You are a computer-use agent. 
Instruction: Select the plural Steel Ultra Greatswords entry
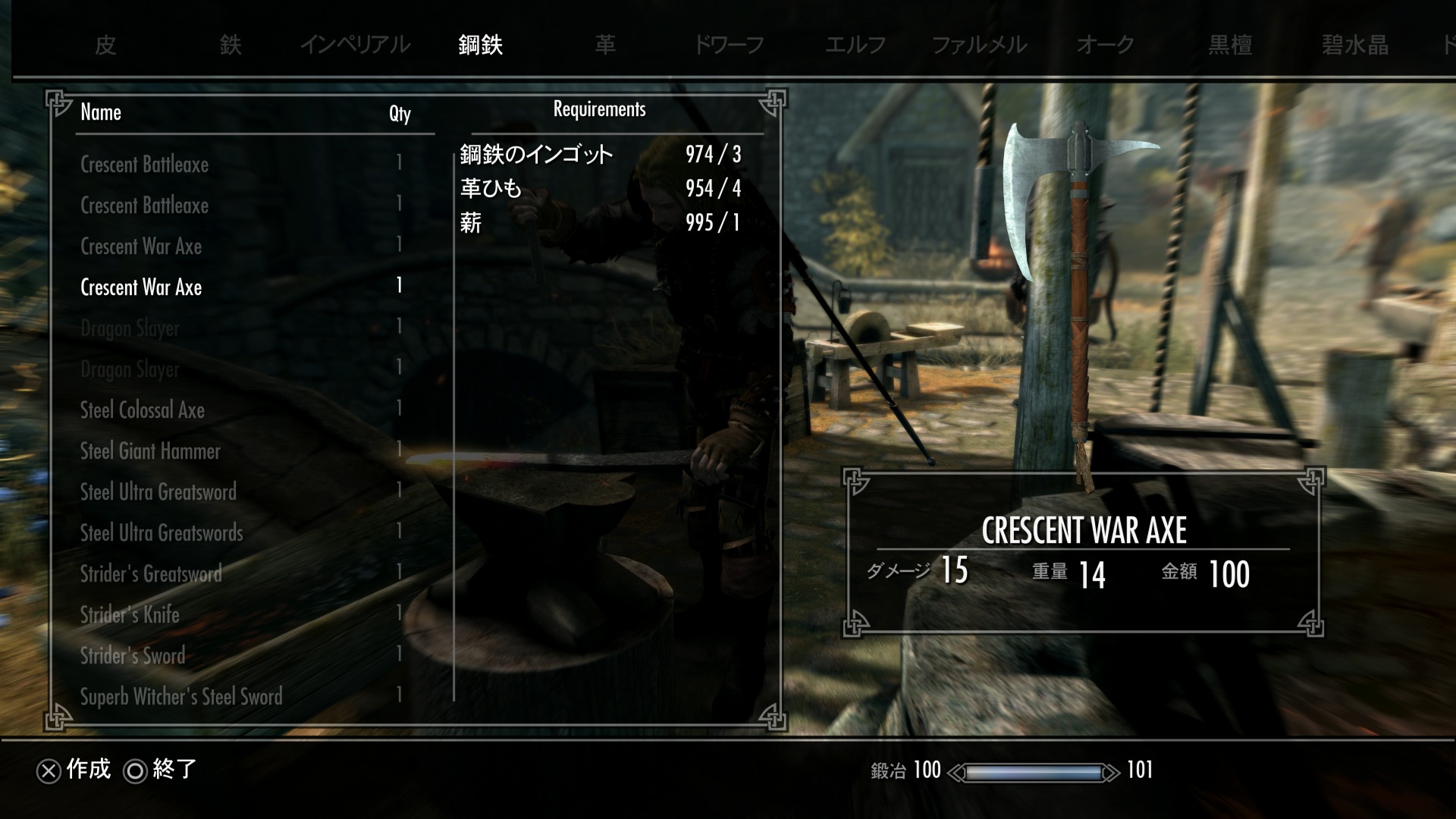pyautogui.click(x=162, y=533)
